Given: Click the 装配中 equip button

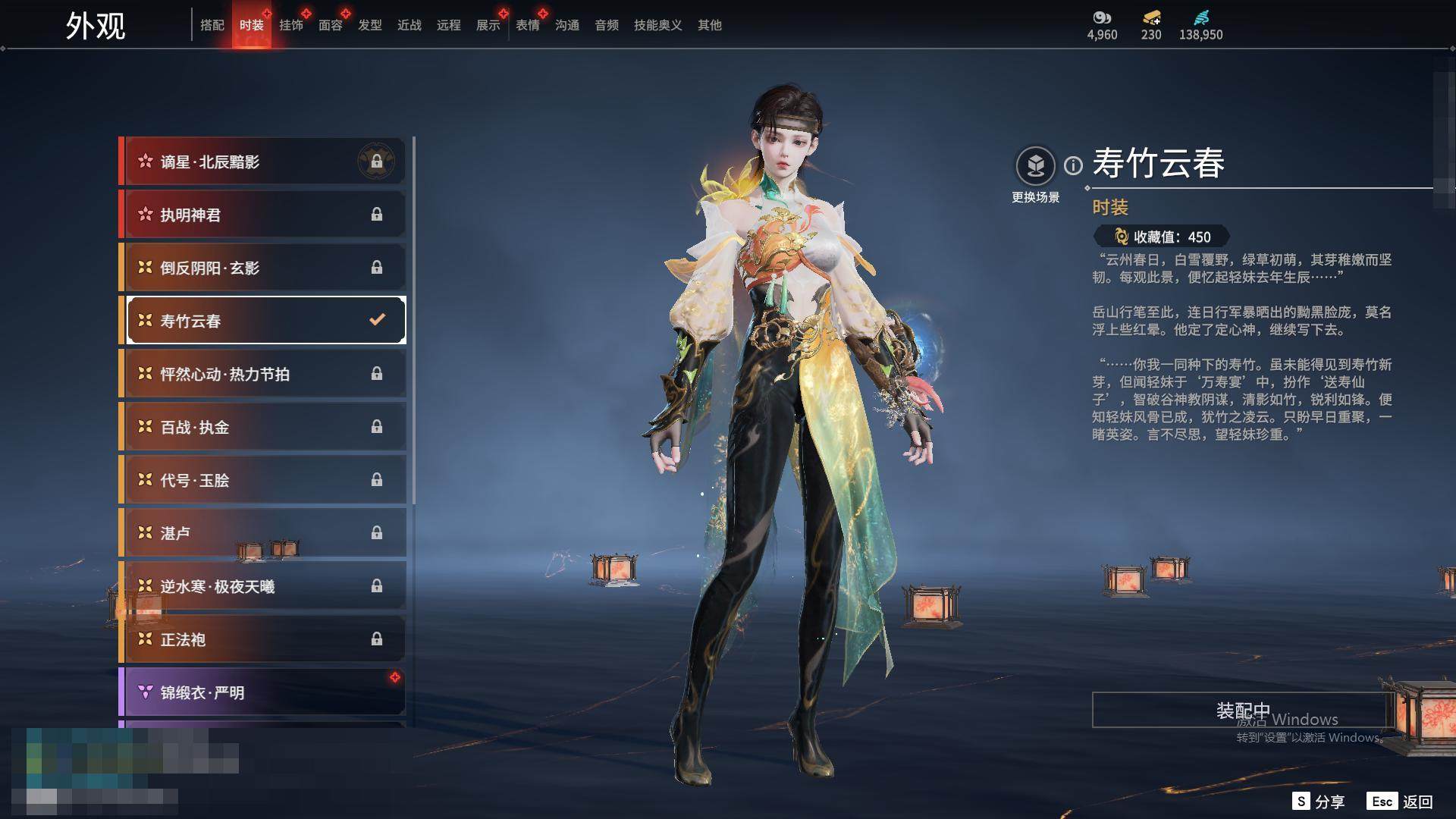Looking at the screenshot, I should 1242,710.
